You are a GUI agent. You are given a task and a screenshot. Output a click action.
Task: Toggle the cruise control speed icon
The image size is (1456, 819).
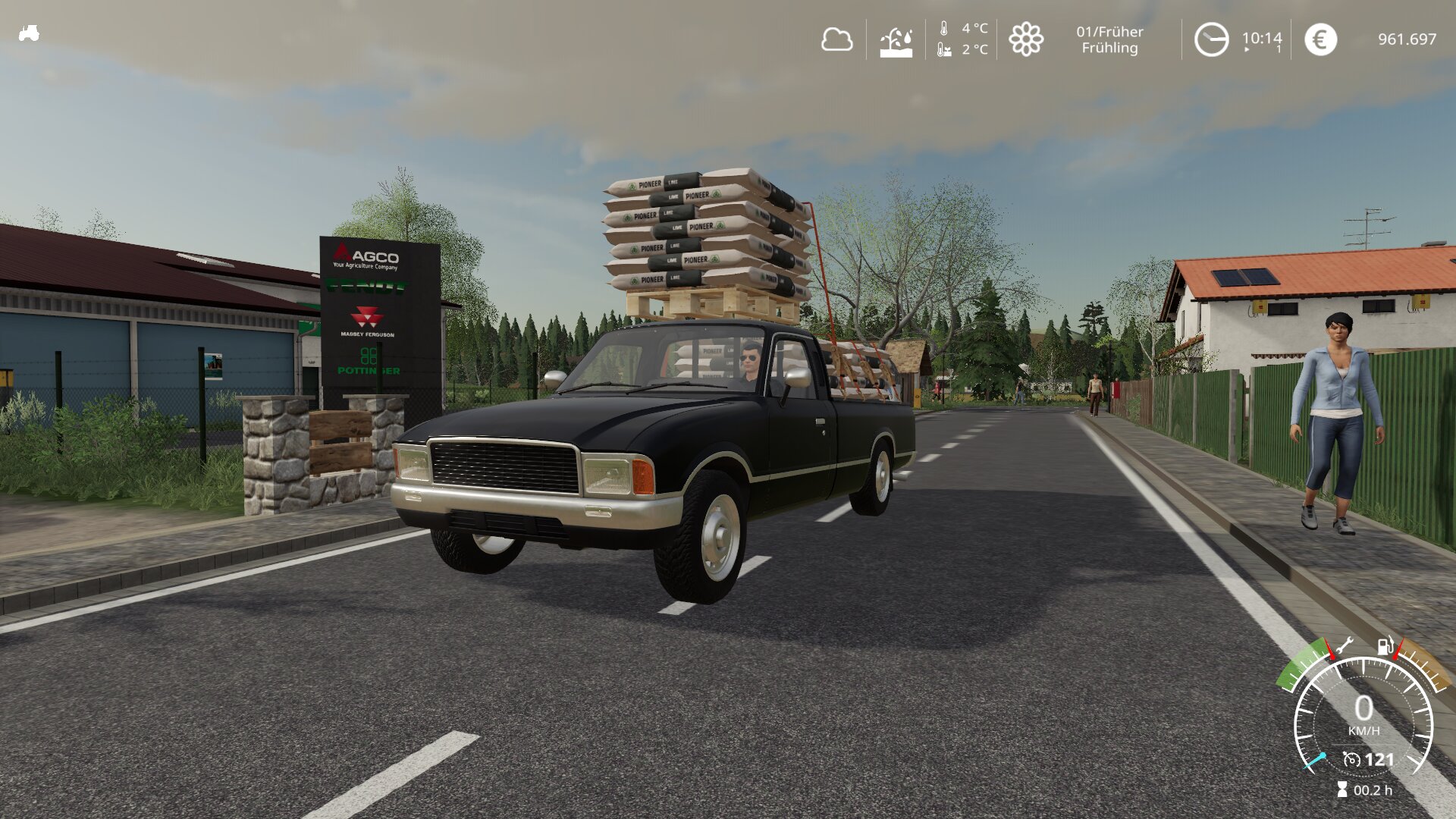(1351, 759)
